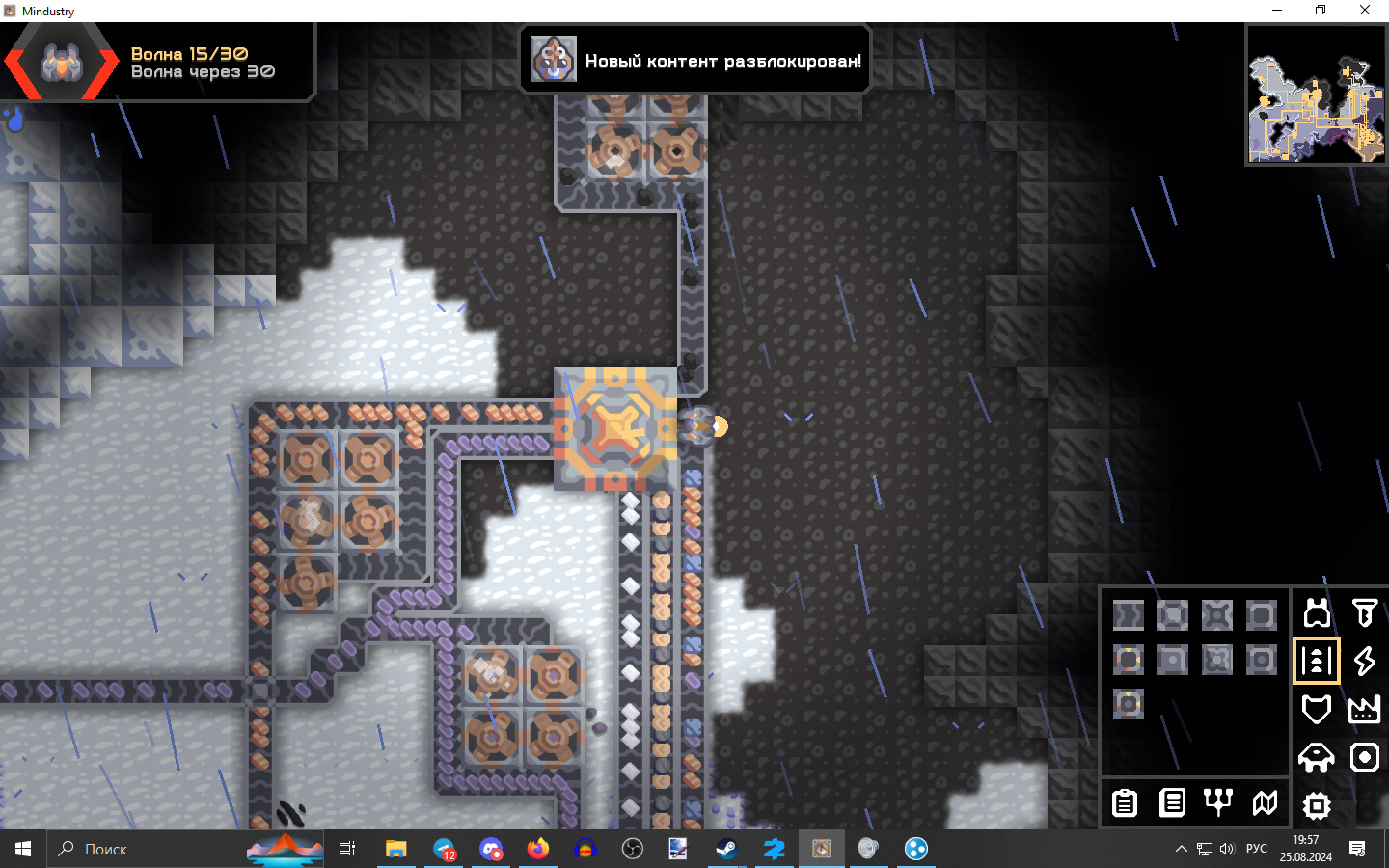Select the turret build category
This screenshot has height=868, width=1389.
point(1317,613)
